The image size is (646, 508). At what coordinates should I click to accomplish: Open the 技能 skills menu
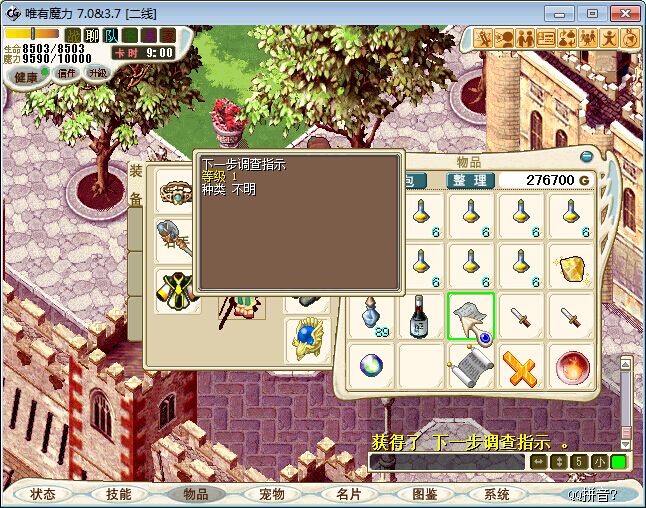(119, 494)
